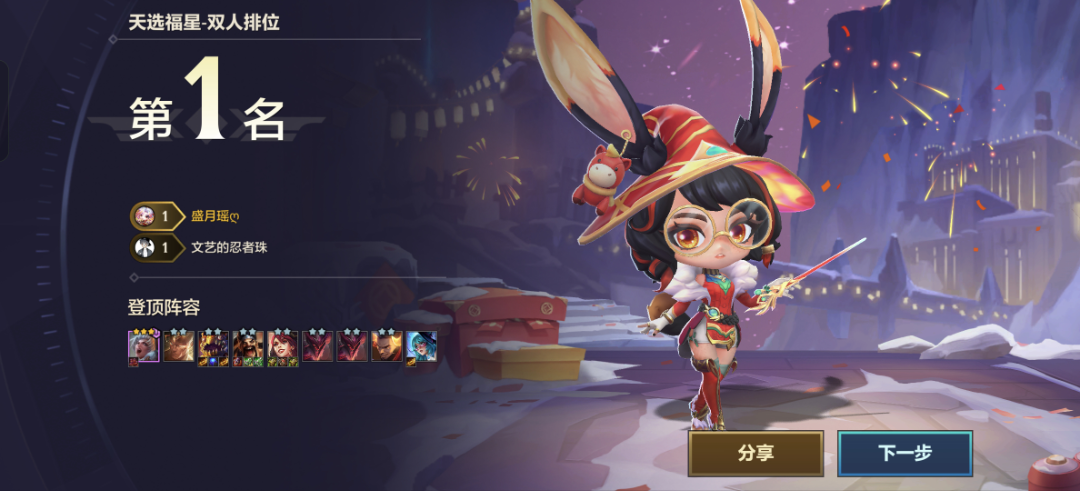Select the stern short-haired man champion portrait
This screenshot has height=491, width=1080.
pos(387,346)
